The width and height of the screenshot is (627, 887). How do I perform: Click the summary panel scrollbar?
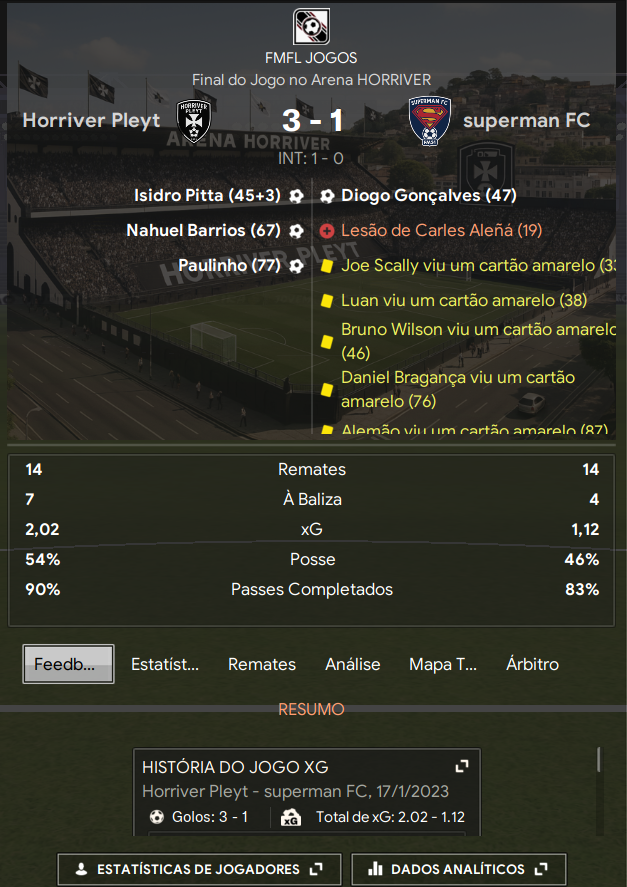(x=599, y=760)
